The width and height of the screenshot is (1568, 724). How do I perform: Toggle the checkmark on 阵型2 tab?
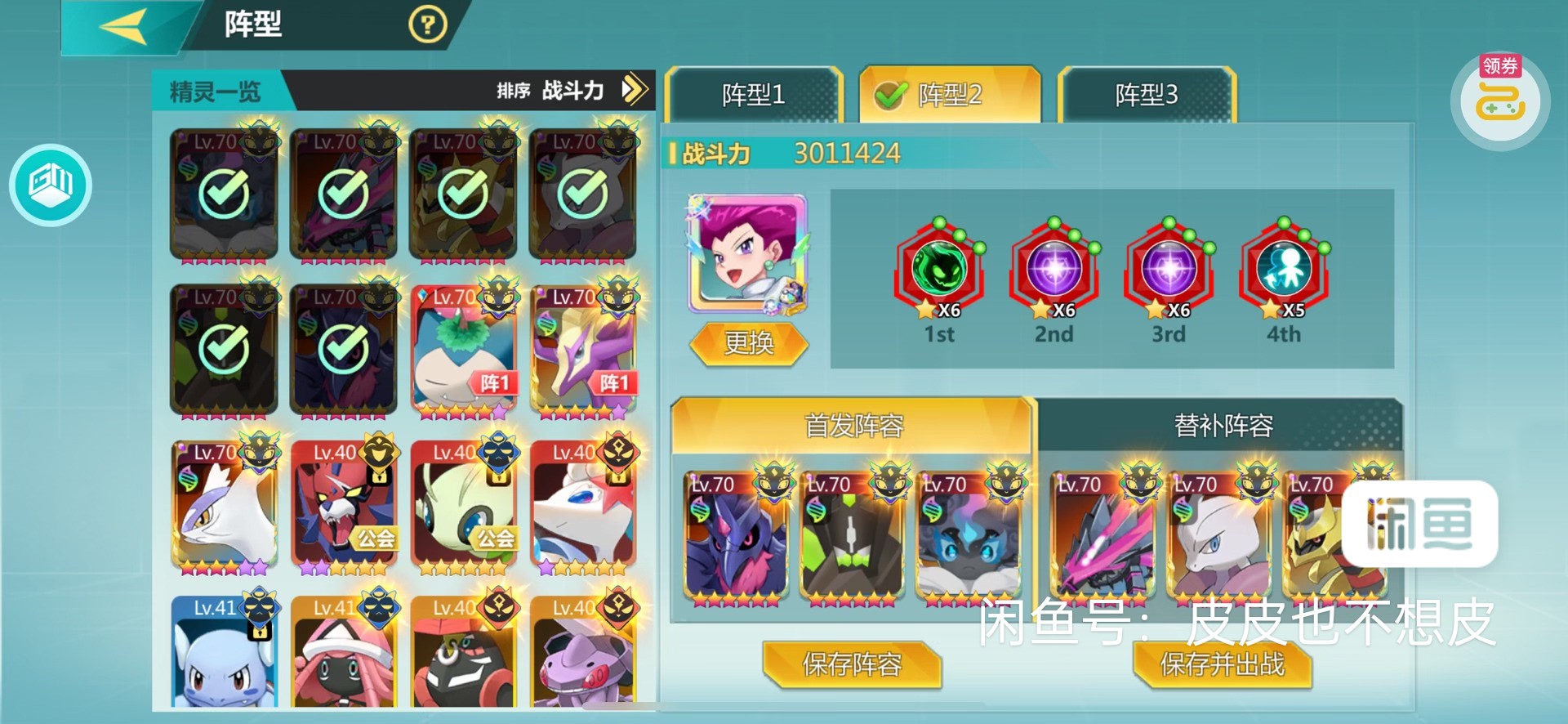click(889, 94)
